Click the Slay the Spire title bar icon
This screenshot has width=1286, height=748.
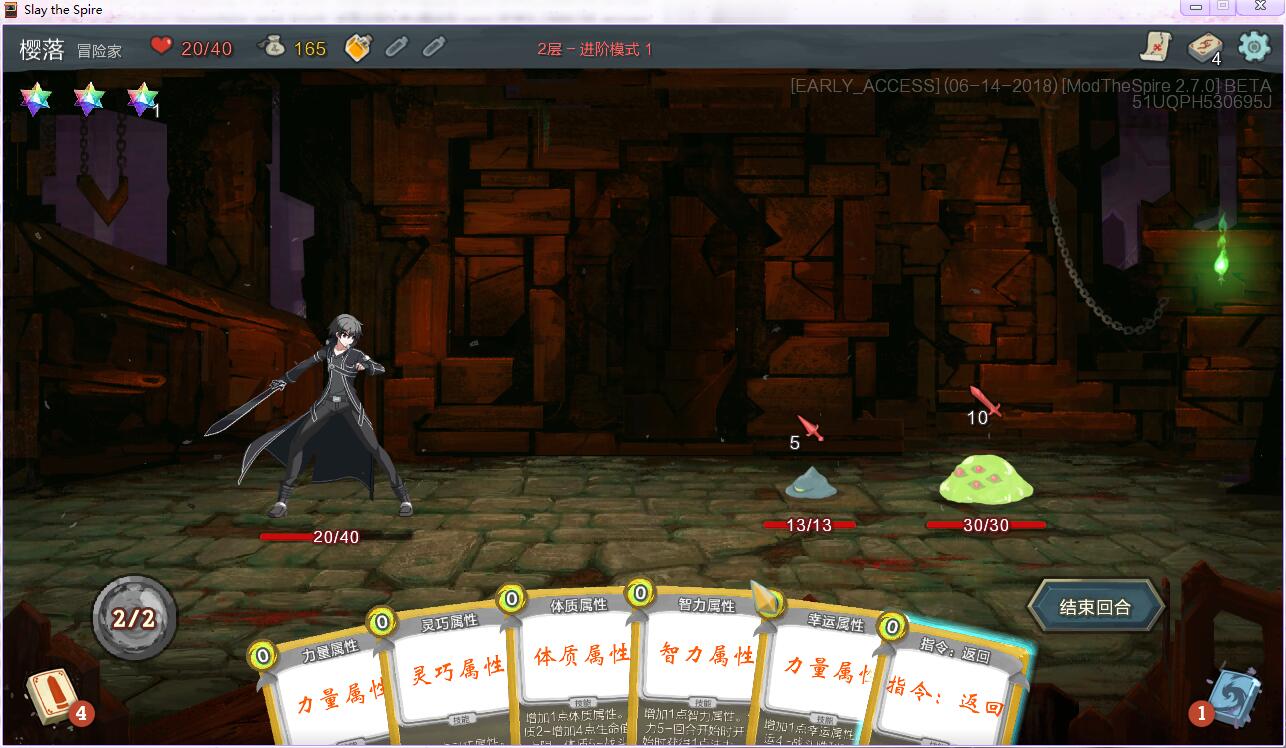10,9
